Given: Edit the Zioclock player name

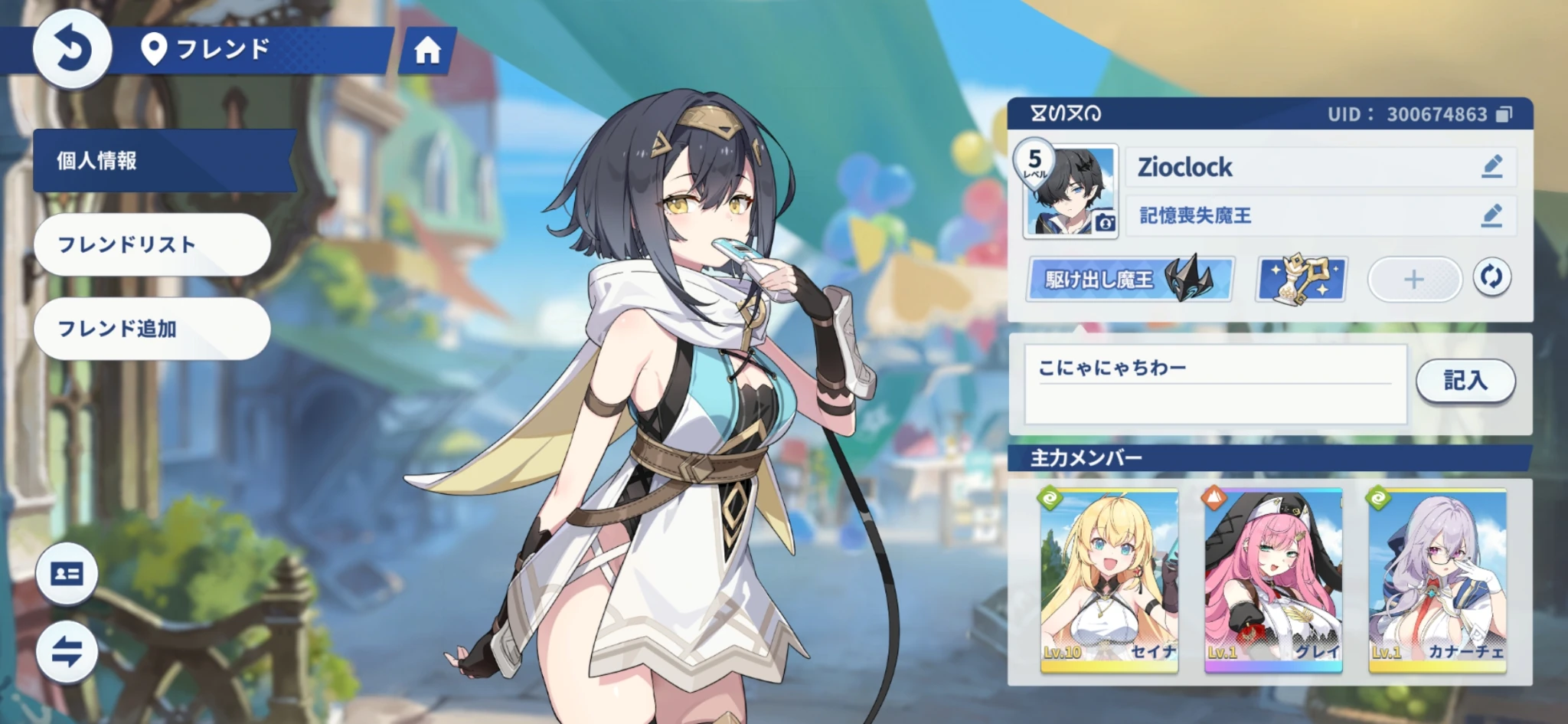Looking at the screenshot, I should point(1491,166).
